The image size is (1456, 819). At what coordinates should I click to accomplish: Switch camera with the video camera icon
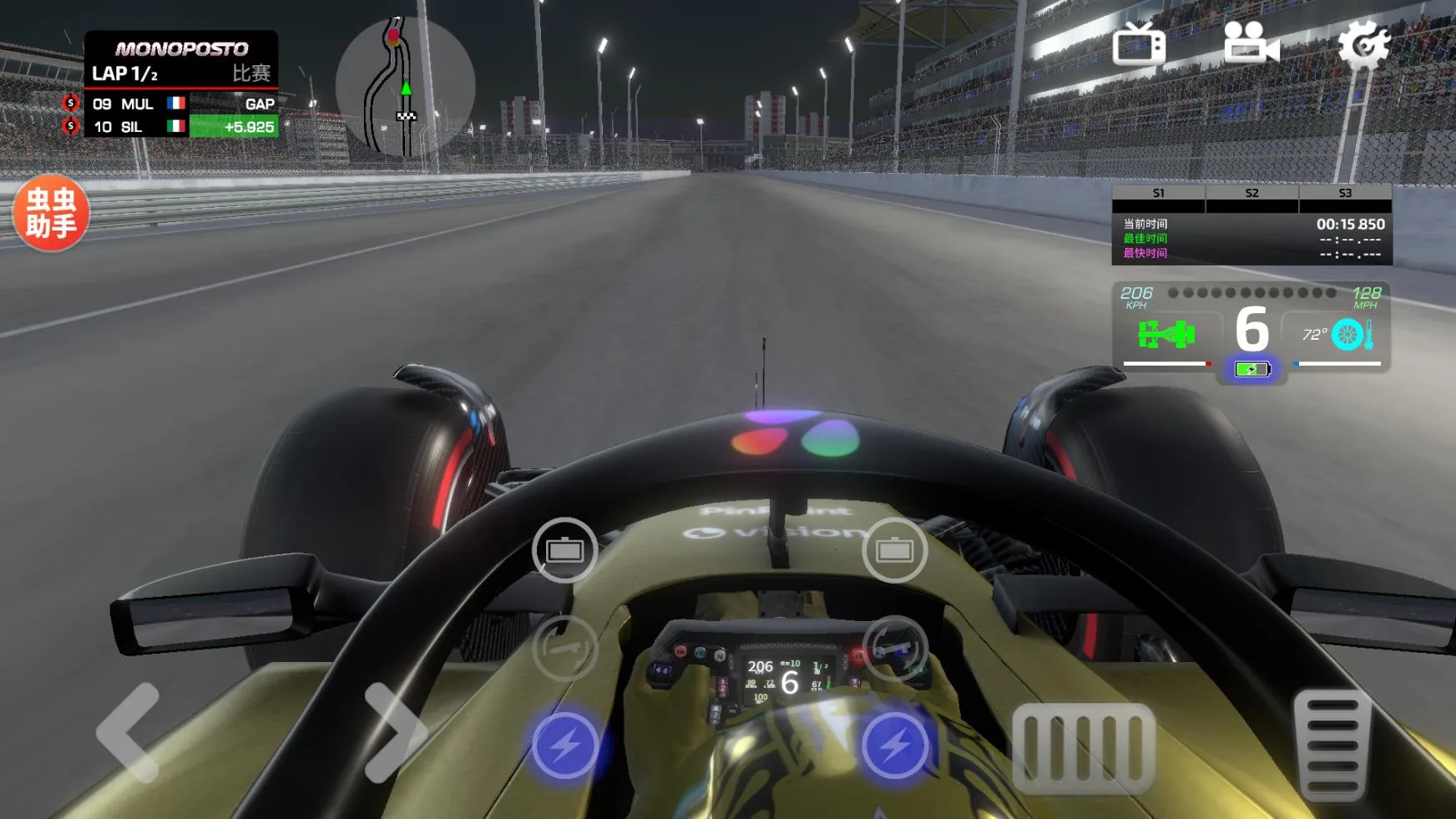[1248, 44]
